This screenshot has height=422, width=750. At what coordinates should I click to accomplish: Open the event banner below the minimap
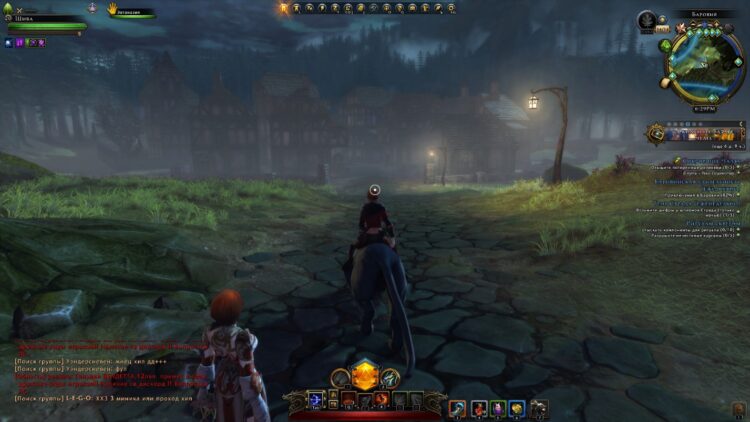coord(696,133)
